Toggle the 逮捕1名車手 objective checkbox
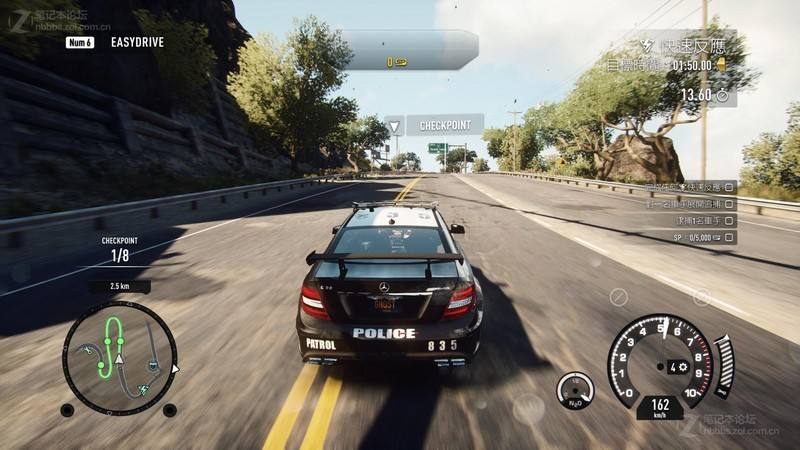Screen dimensions: 800x450 coord(730,220)
